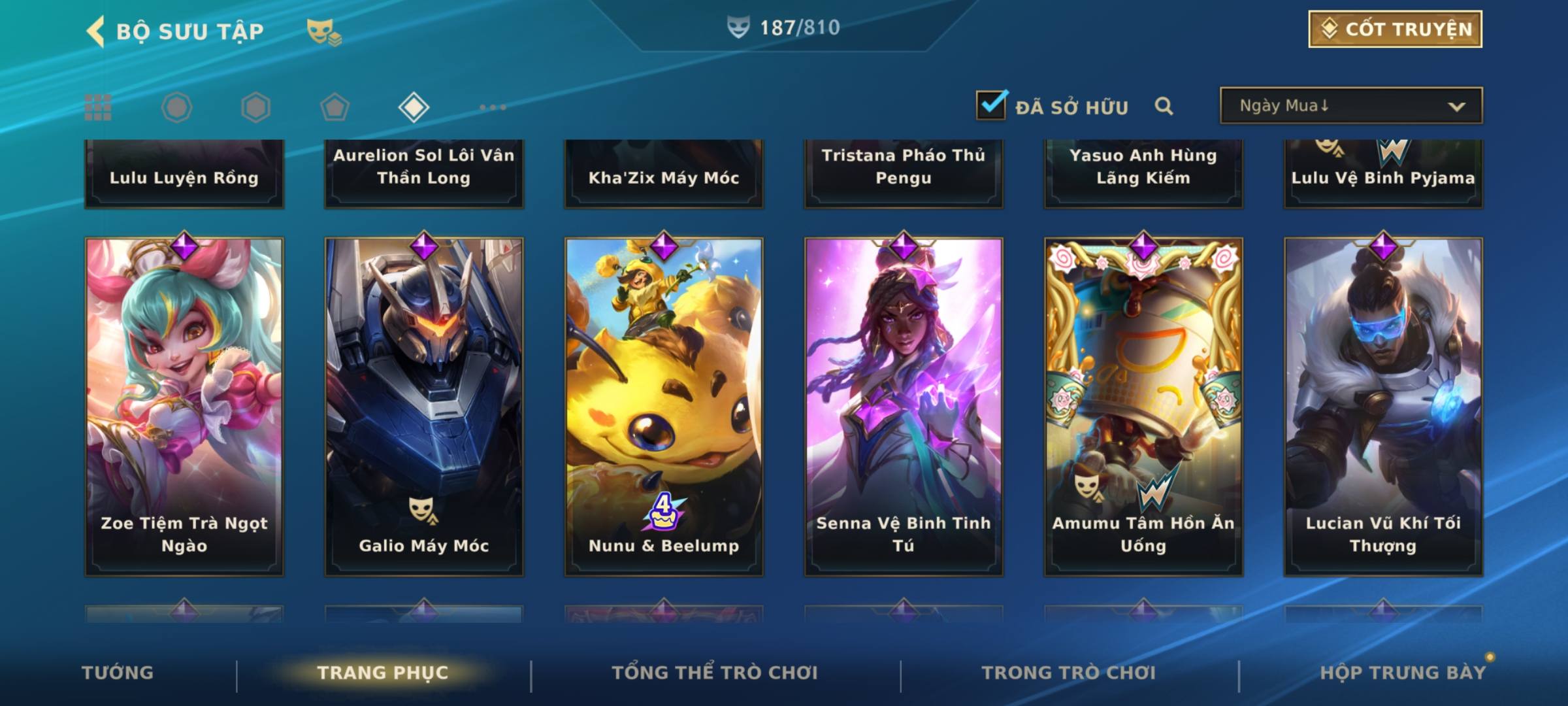Go to the Hộp Trưng Bày tab

[x=1403, y=673]
